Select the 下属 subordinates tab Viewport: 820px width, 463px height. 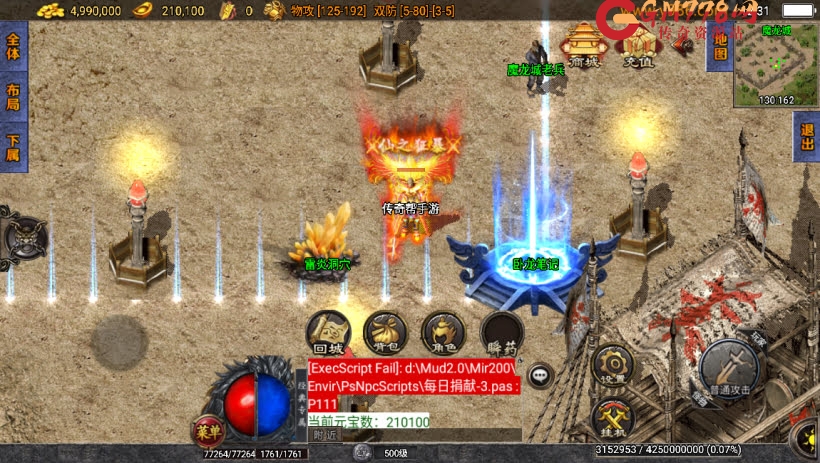coord(12,147)
